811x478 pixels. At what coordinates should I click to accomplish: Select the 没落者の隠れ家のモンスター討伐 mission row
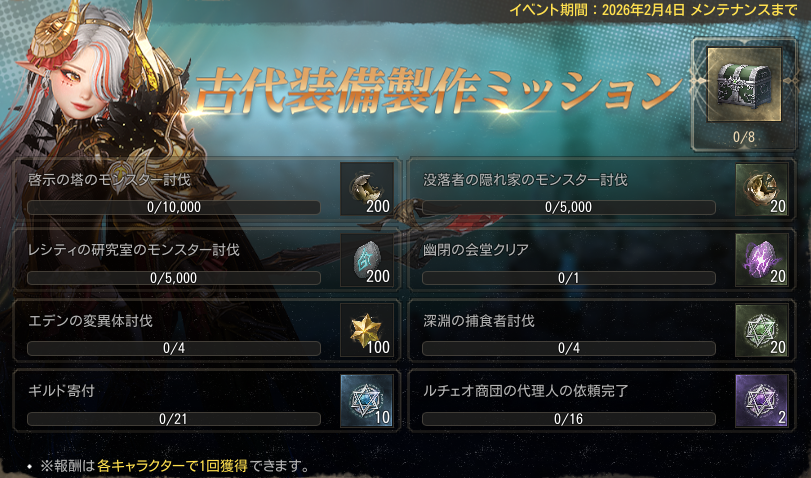570,190
